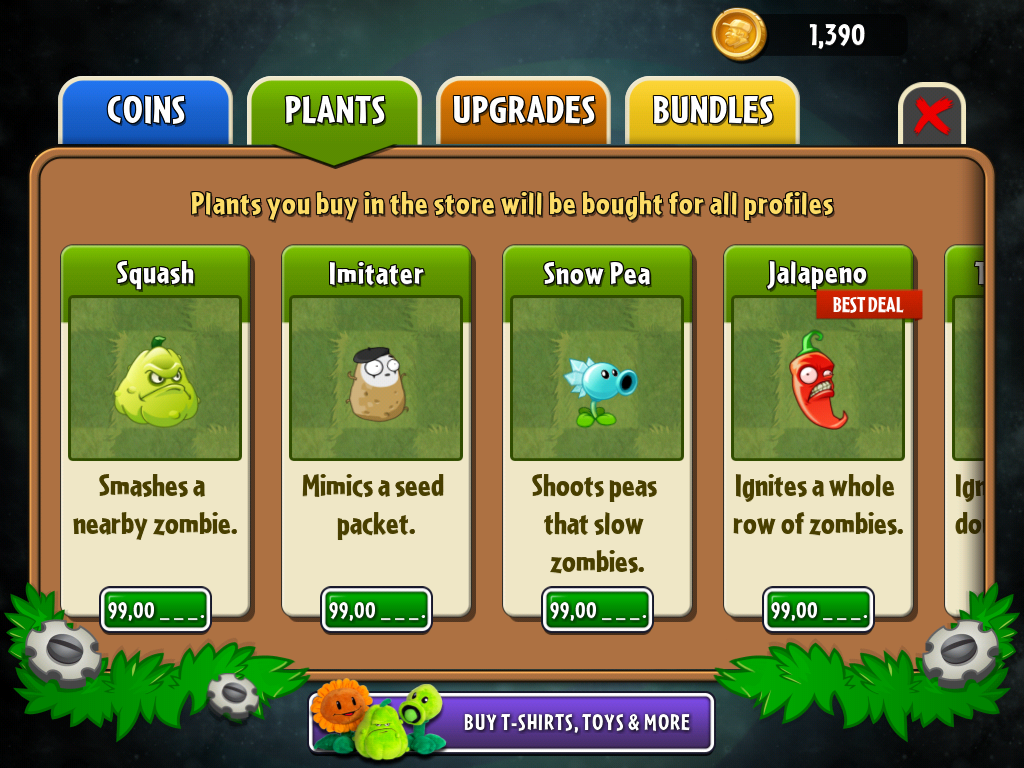
Task: Click the Snow Pea price button
Action: [x=598, y=610]
